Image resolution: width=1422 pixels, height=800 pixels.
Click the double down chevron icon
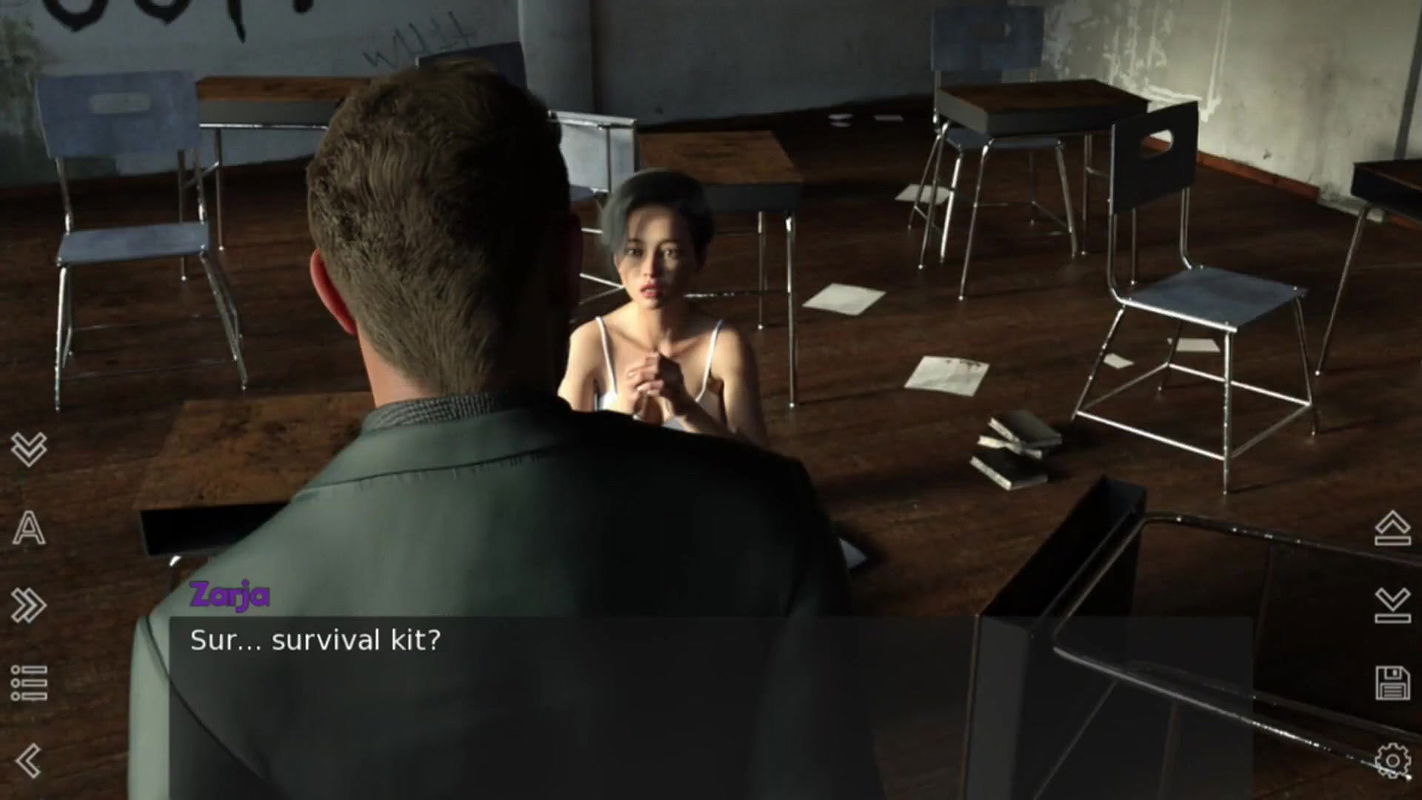click(x=30, y=448)
